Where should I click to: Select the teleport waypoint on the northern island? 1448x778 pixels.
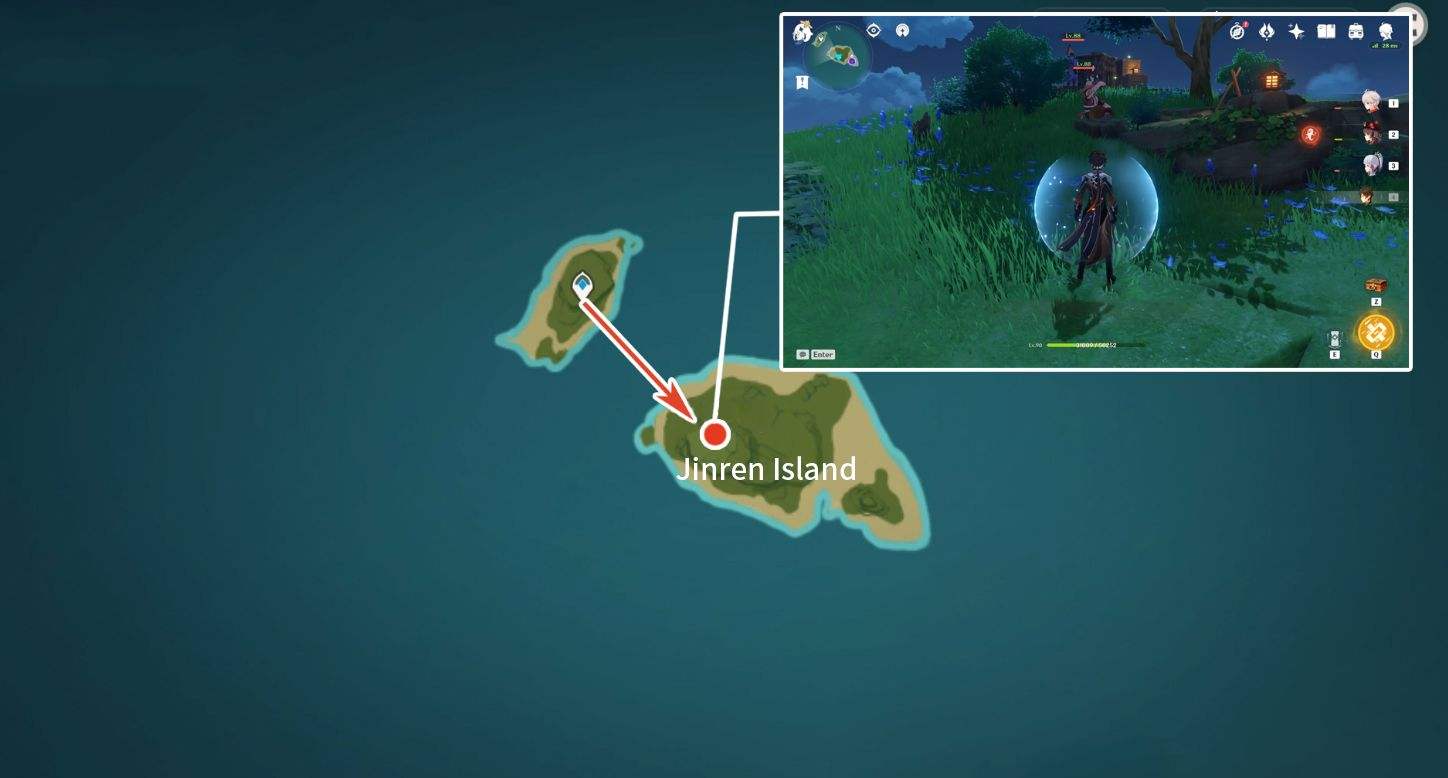(x=581, y=284)
